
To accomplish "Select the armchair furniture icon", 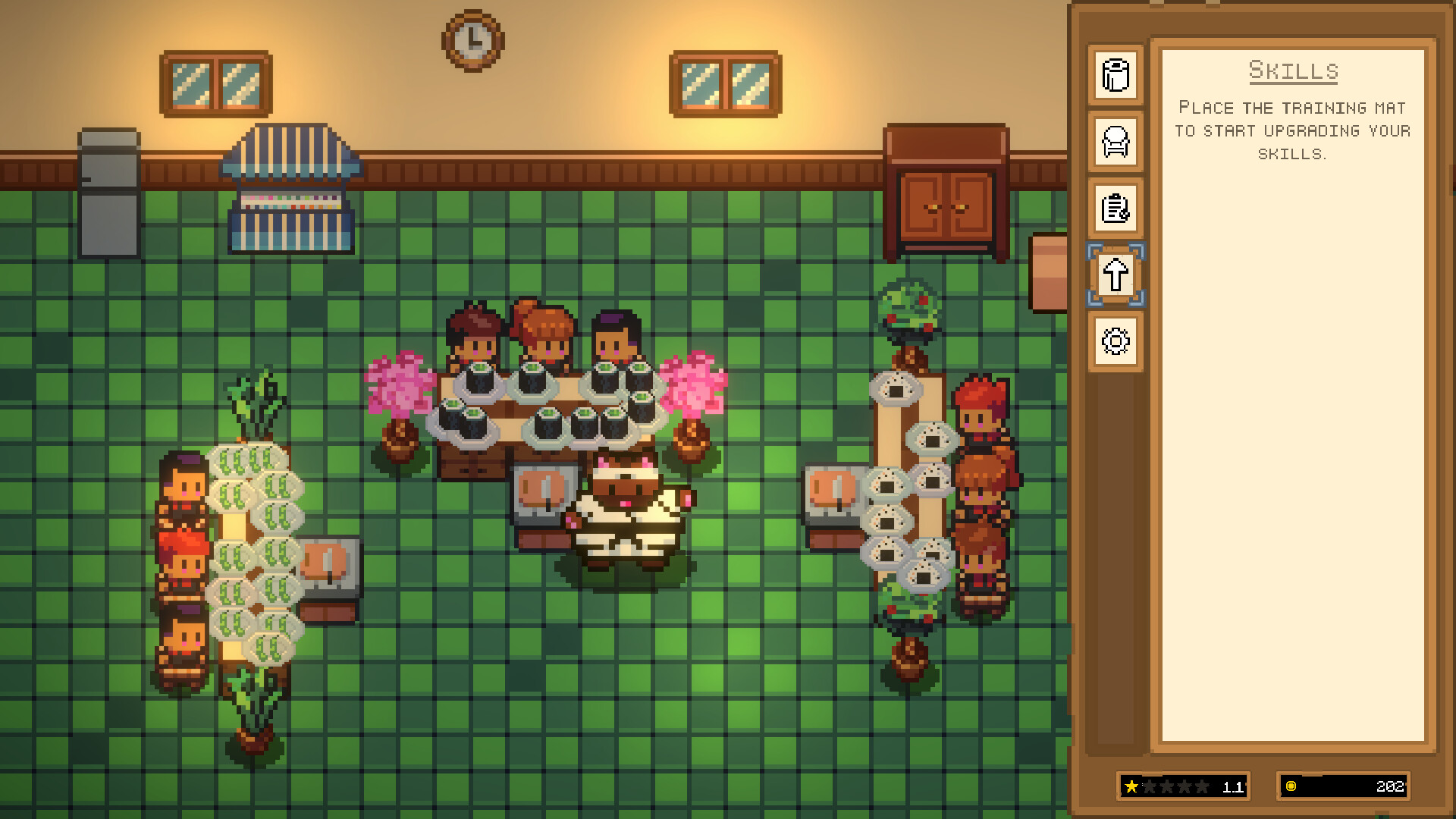I will [x=1114, y=143].
